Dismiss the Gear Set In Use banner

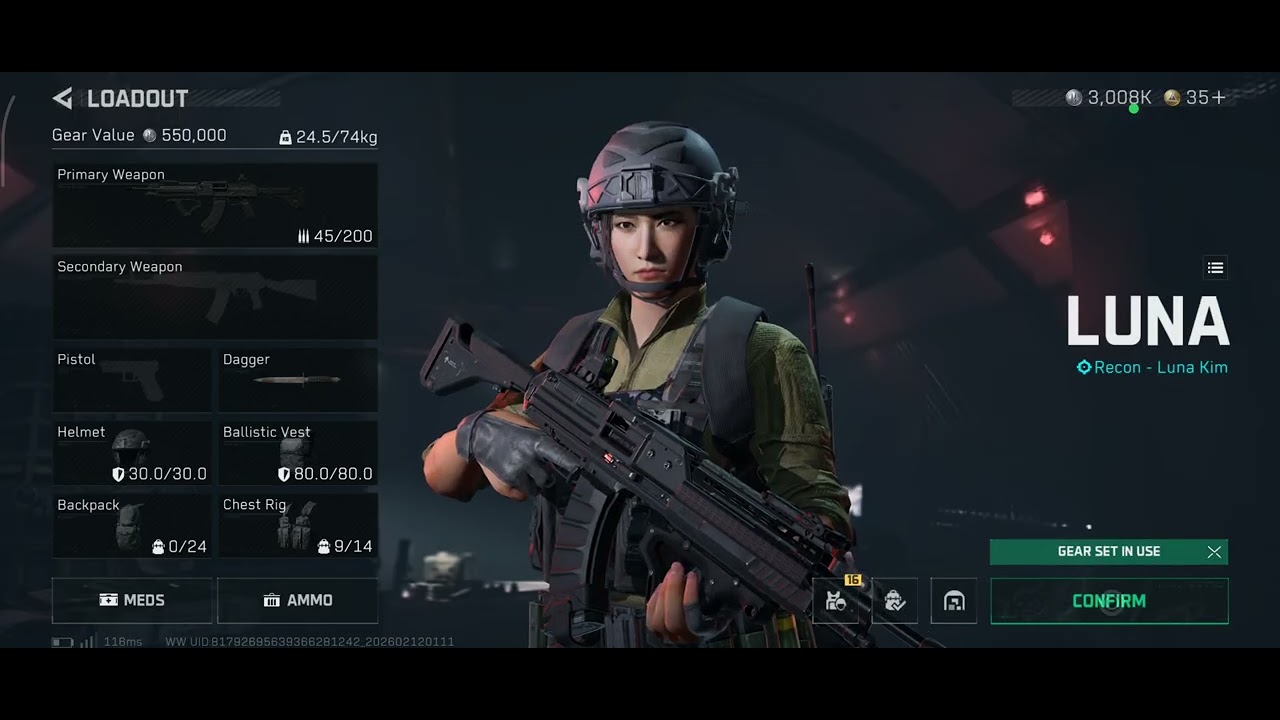pyautogui.click(x=1214, y=552)
